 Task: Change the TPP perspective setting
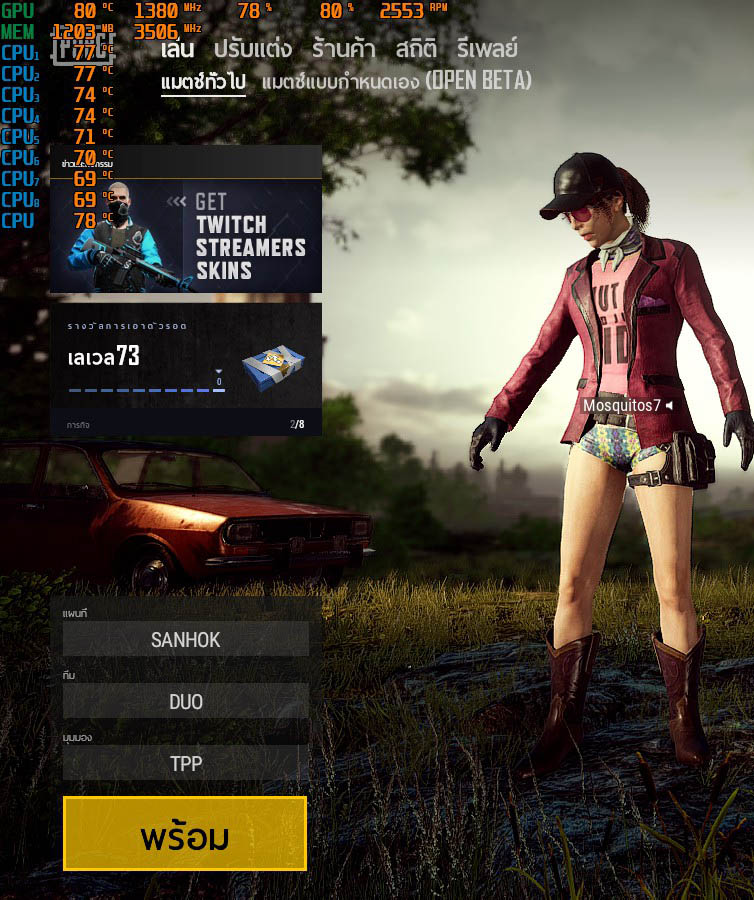(x=186, y=764)
